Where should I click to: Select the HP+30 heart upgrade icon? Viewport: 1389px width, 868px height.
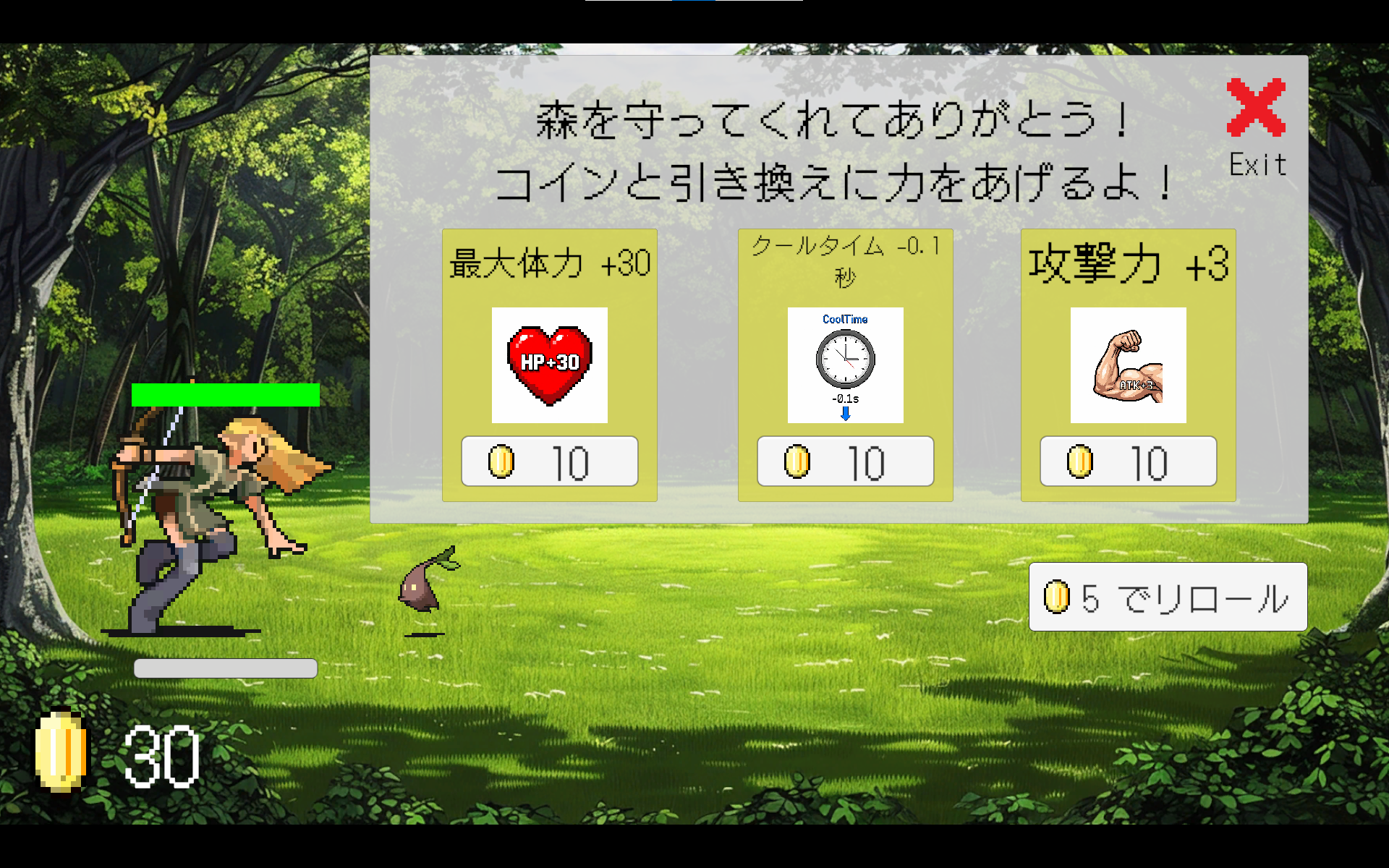click(549, 365)
